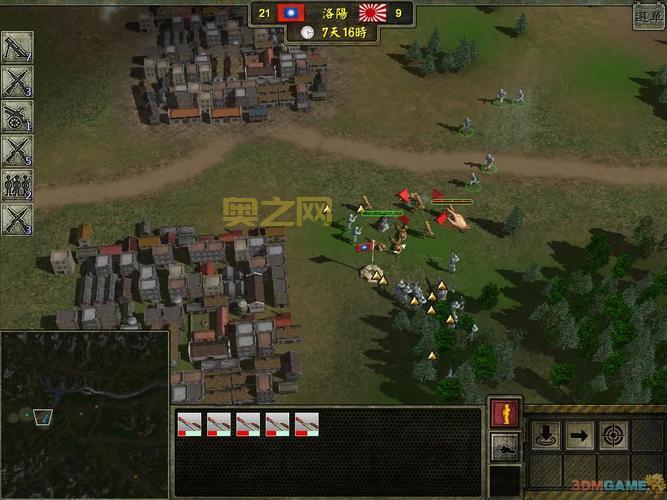Select the mortar unit group icon
This screenshot has width=667, height=500.
tap(17, 47)
